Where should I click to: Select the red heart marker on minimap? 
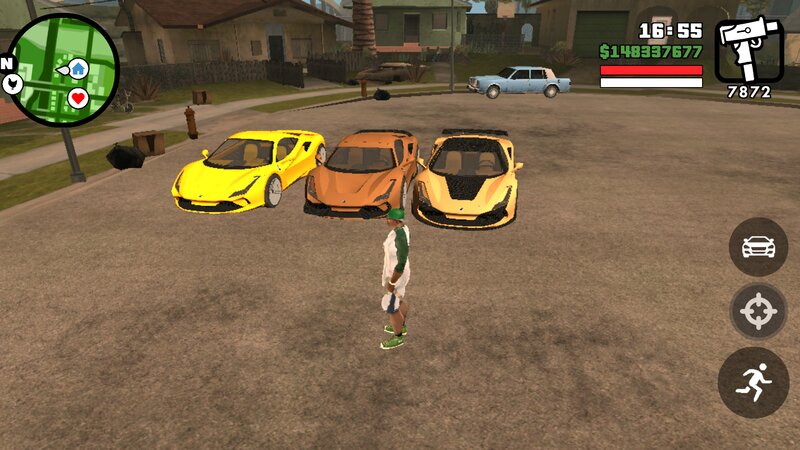click(78, 98)
